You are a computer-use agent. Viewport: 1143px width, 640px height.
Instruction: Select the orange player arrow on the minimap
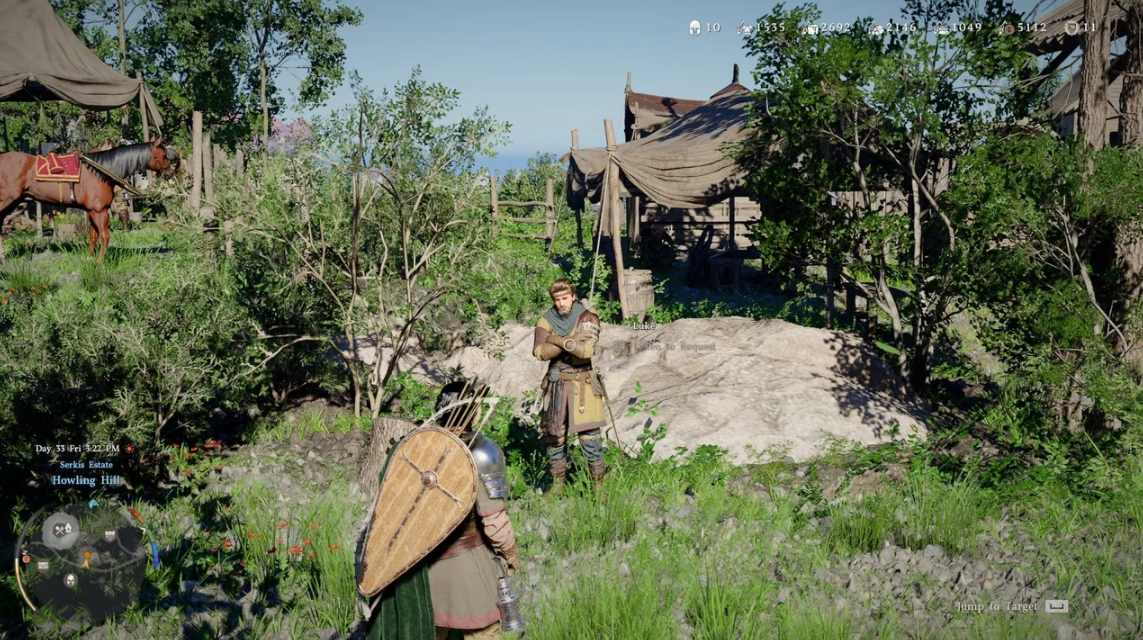(88, 562)
